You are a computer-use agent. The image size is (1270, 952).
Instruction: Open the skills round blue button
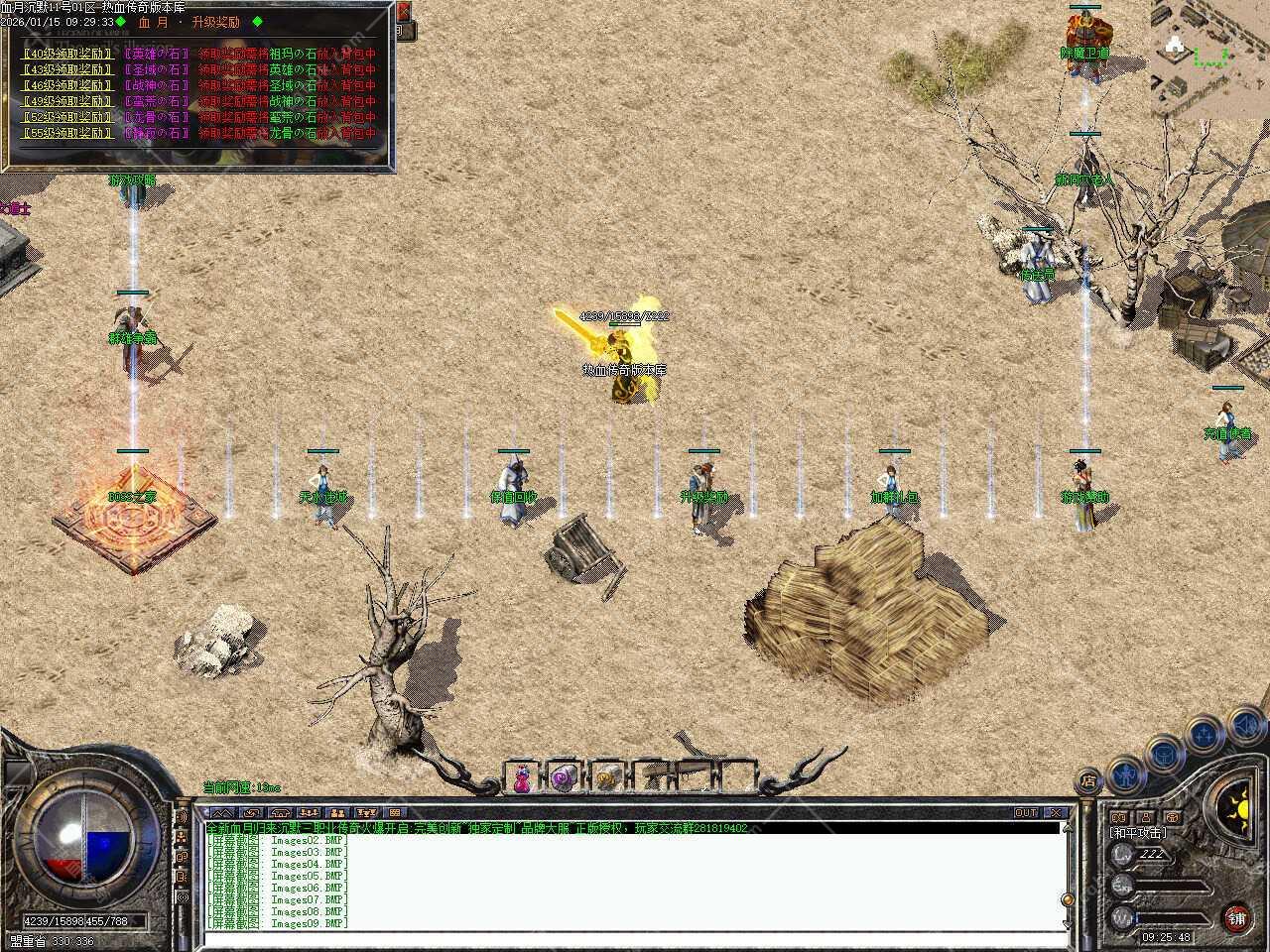pos(1203,735)
